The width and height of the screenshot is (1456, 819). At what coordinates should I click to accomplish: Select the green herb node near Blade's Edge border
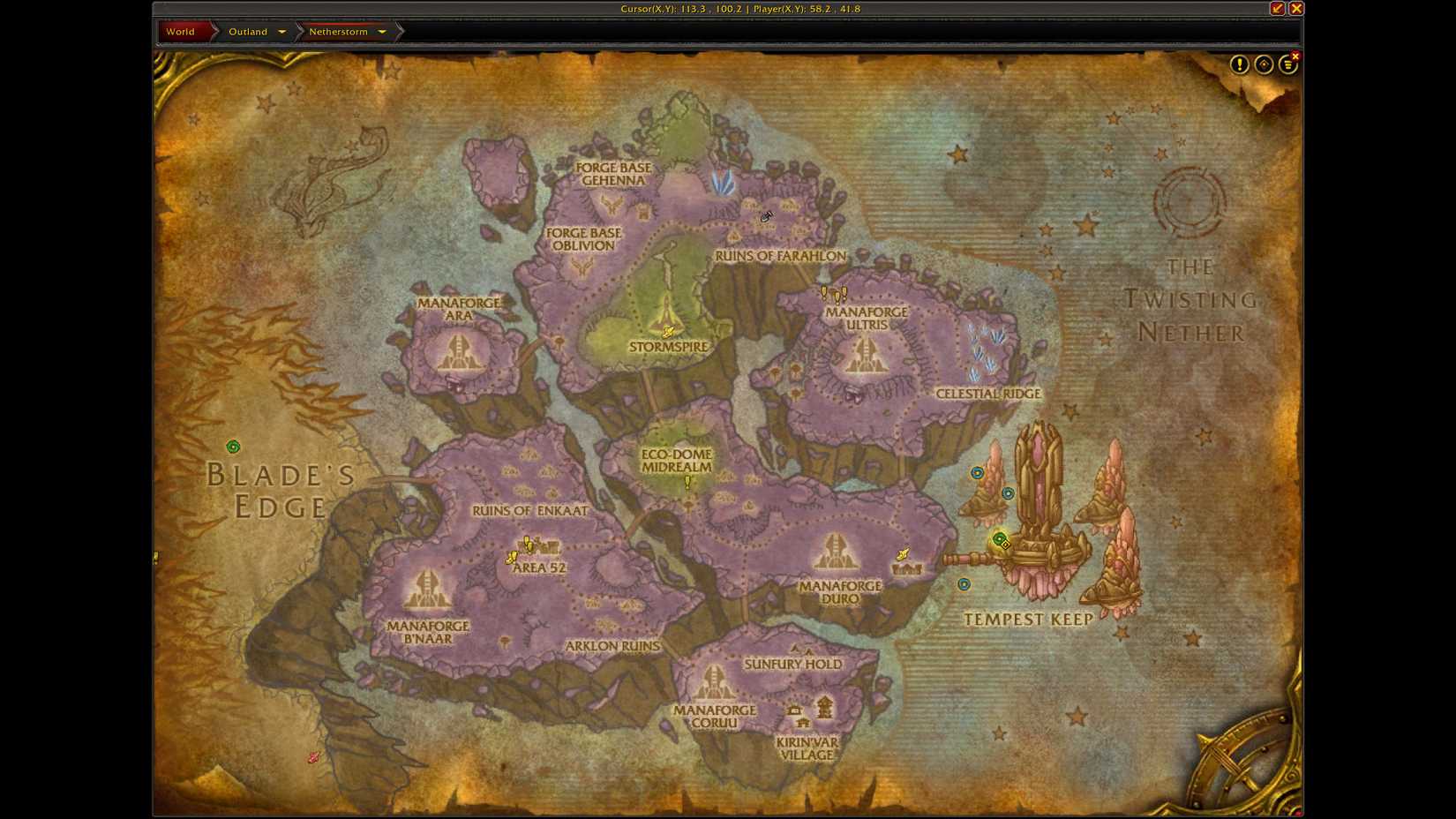pos(232,447)
